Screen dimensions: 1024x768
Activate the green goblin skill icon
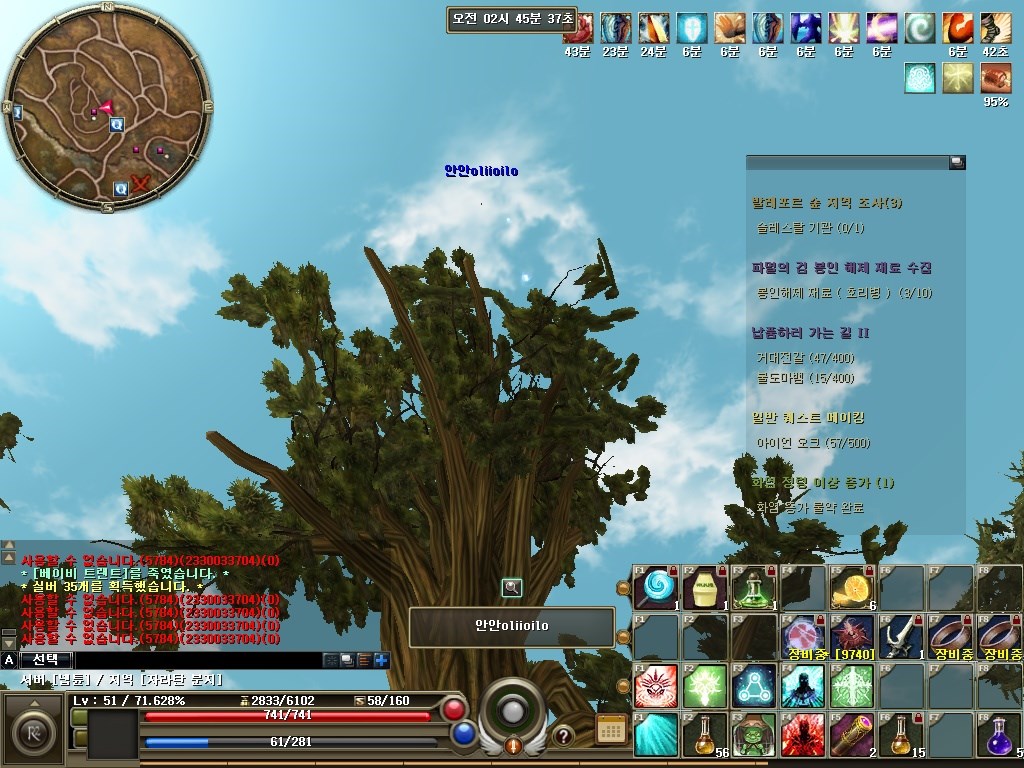(x=755, y=734)
